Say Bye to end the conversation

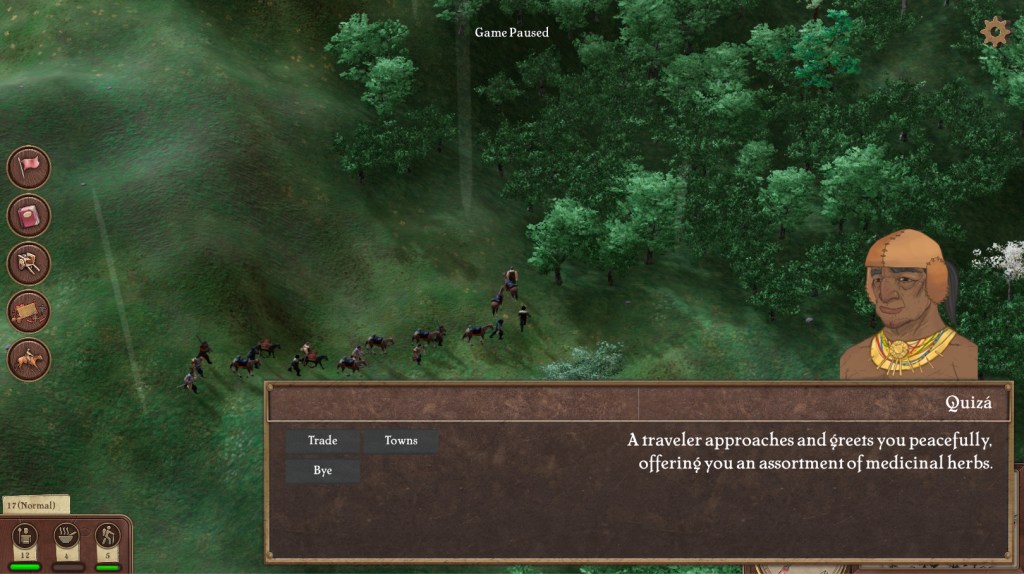pos(322,471)
